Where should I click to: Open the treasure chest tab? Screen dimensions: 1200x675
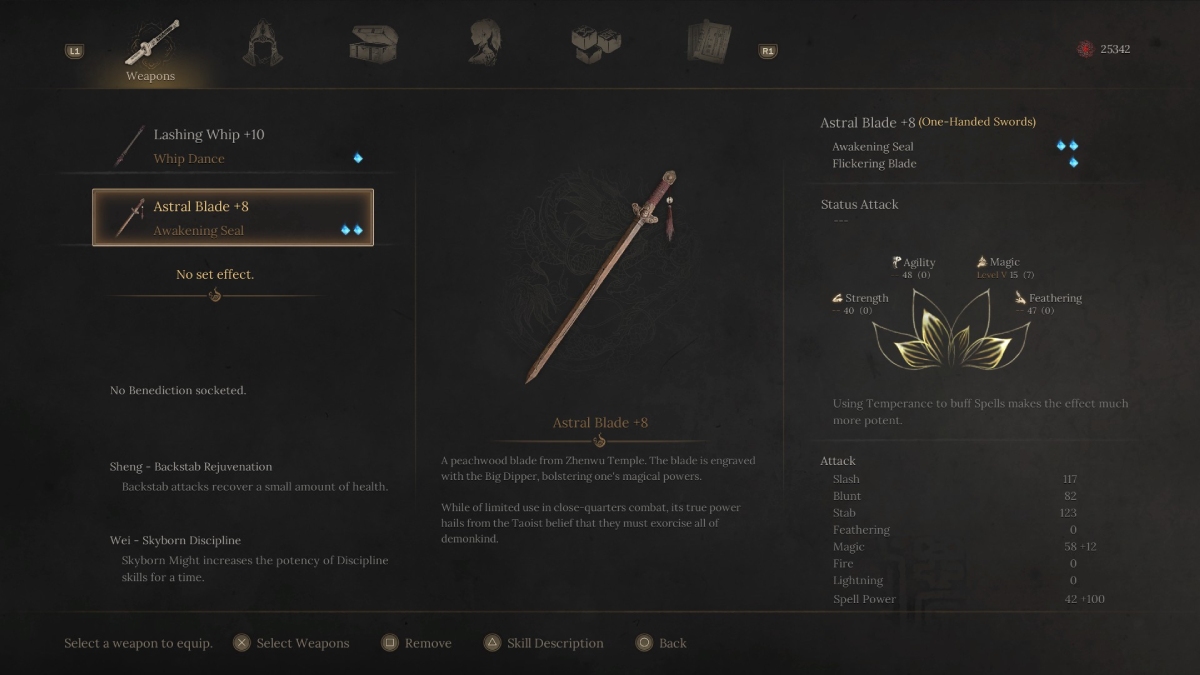point(374,42)
